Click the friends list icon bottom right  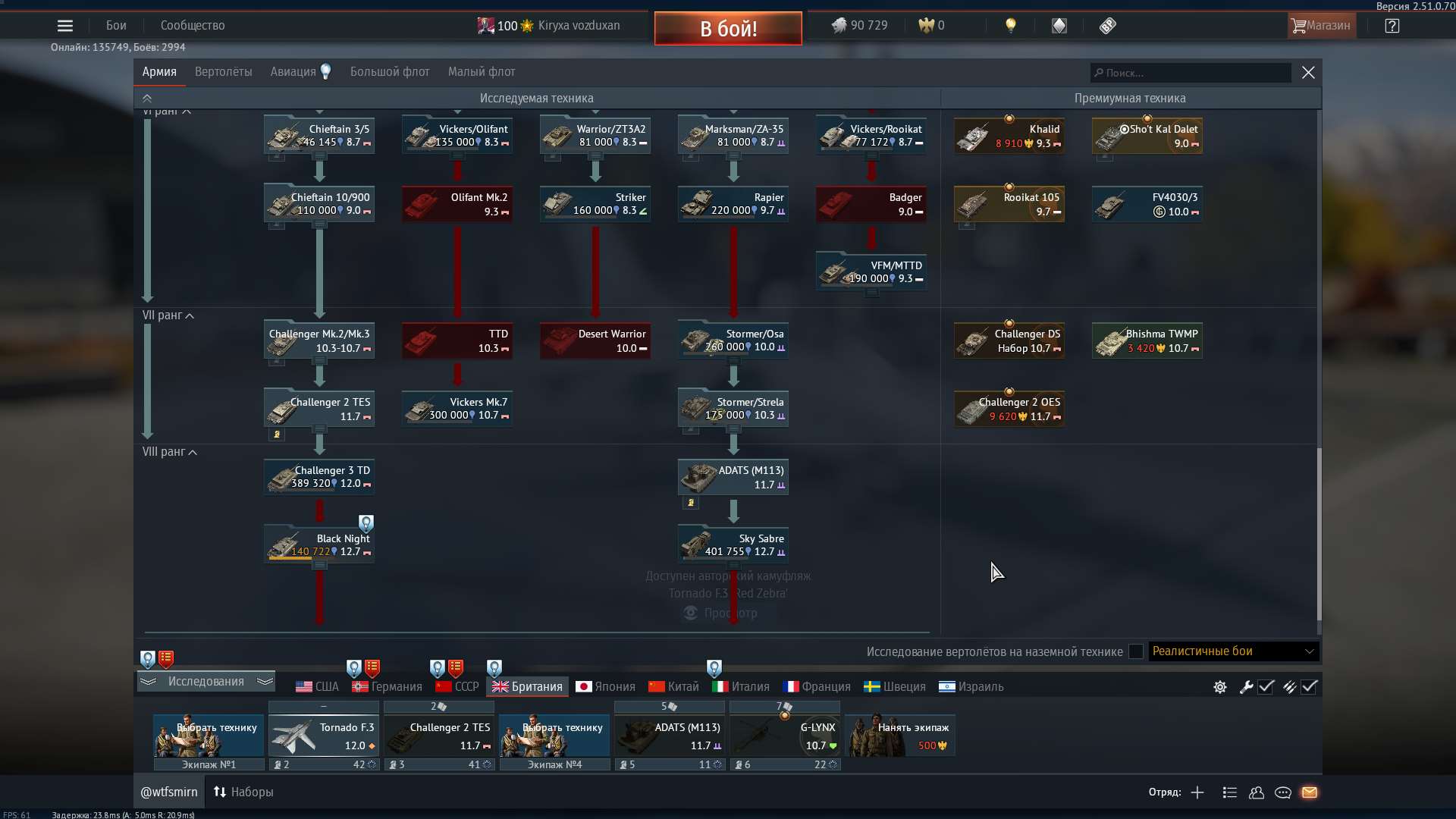(1256, 792)
